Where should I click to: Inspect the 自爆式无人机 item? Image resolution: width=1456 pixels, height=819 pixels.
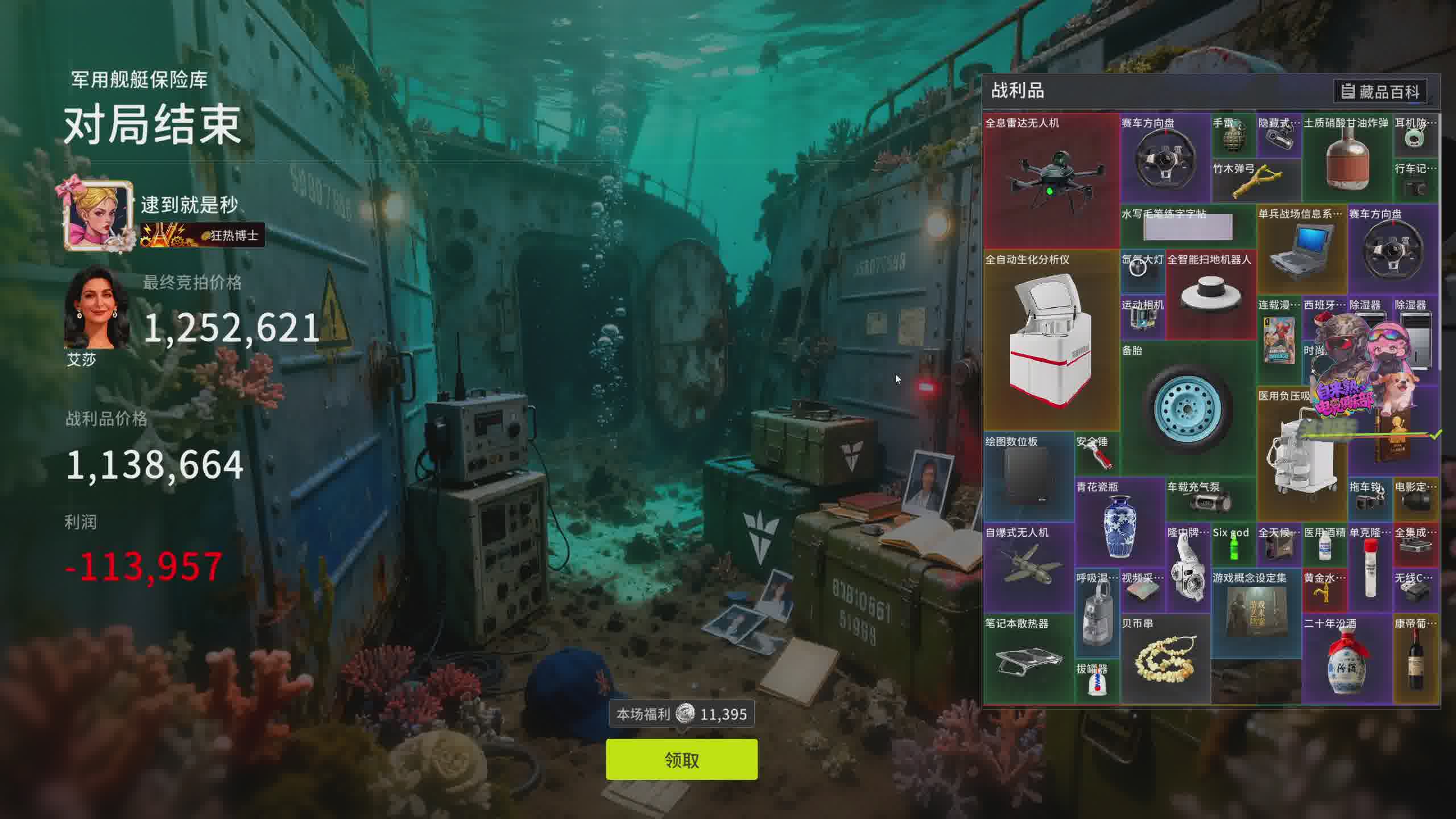coord(1028,568)
